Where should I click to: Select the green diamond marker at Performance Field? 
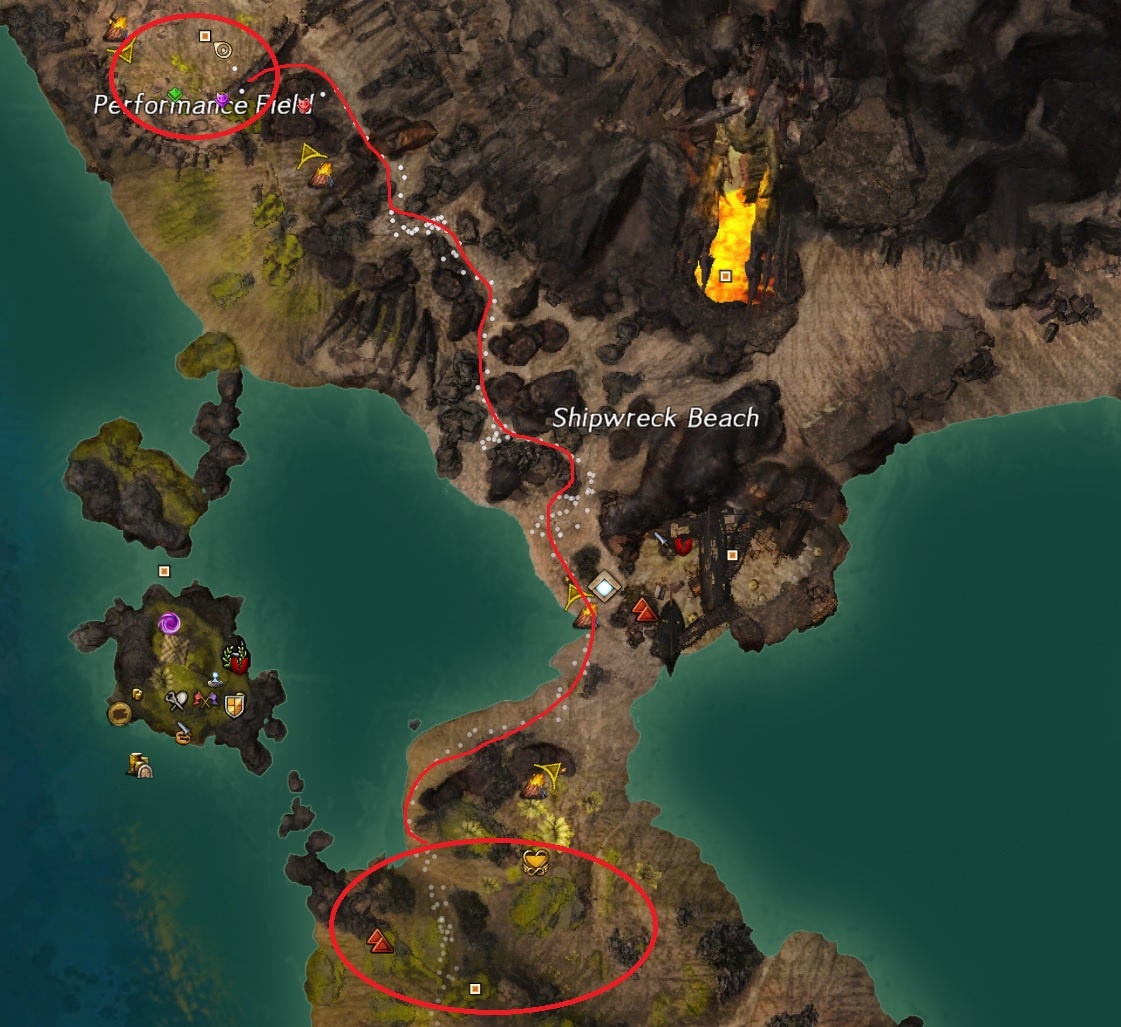click(175, 94)
